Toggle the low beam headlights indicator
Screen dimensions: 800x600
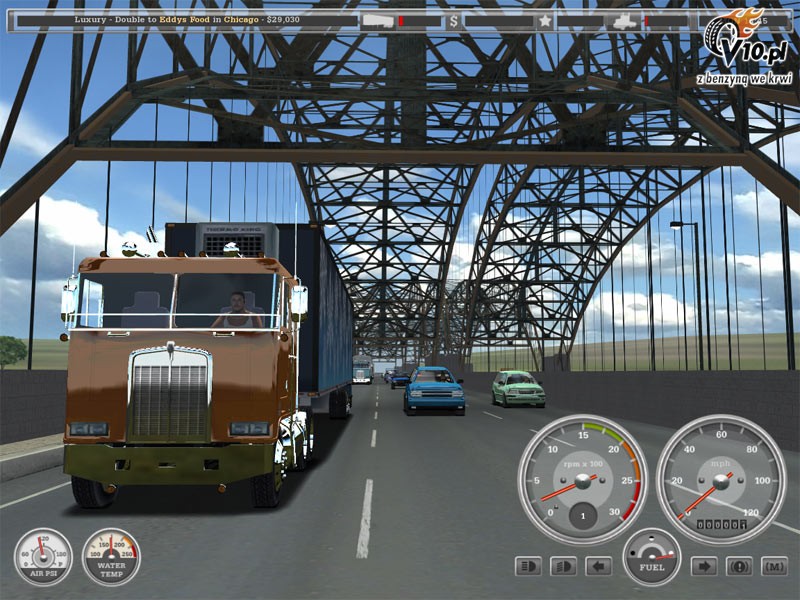pos(563,566)
